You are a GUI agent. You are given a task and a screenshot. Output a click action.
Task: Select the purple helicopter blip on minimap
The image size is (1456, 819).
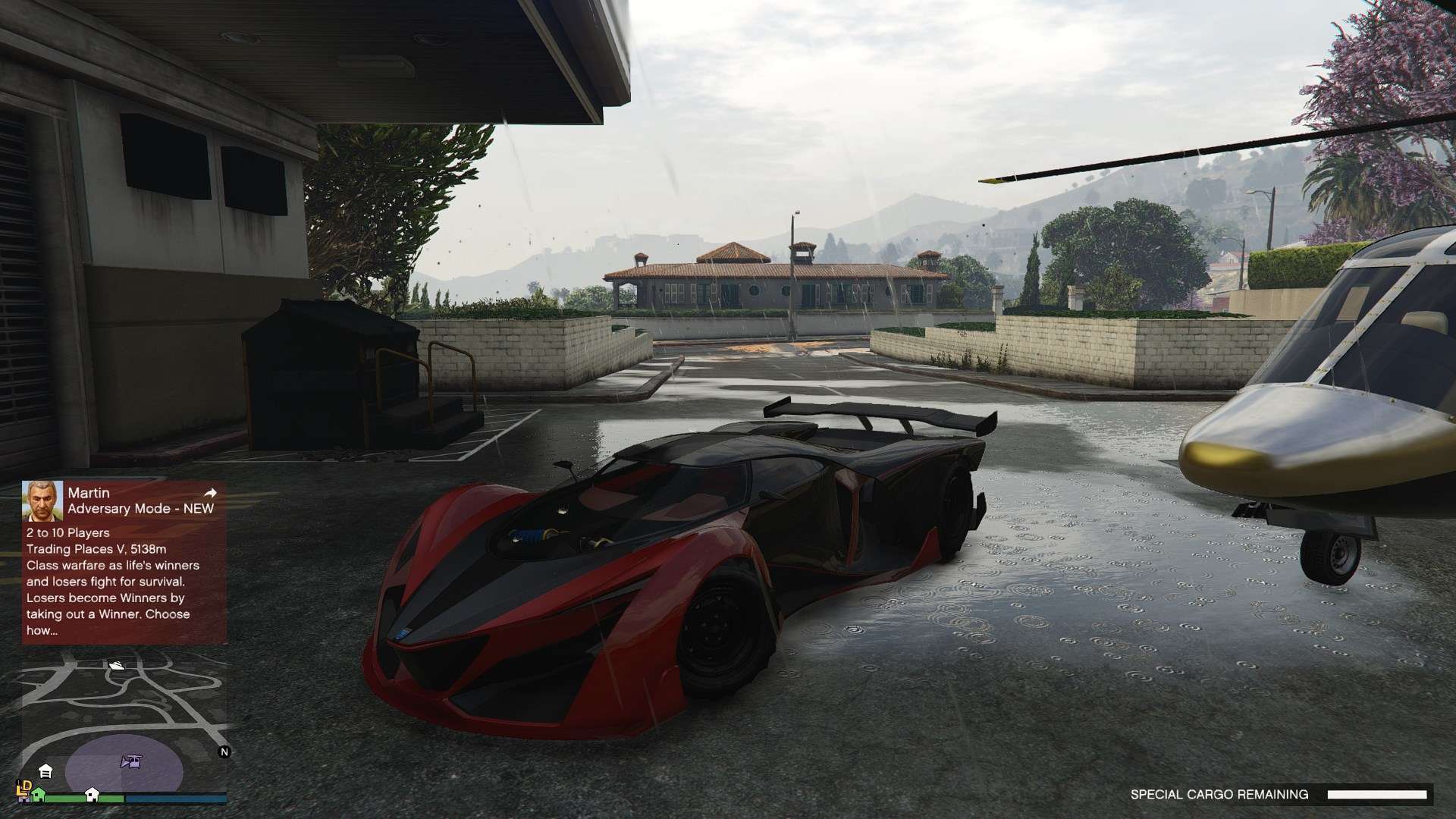[x=130, y=762]
